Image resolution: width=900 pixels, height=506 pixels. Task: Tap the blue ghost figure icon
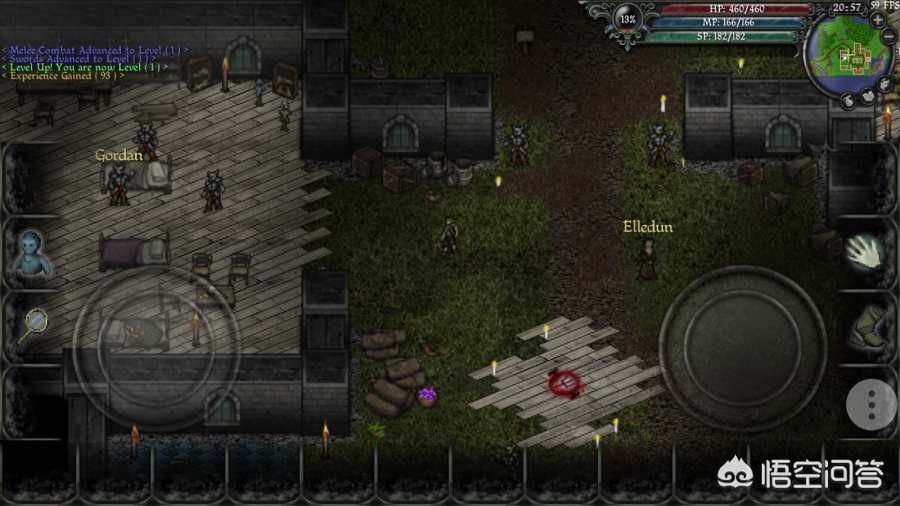29,252
